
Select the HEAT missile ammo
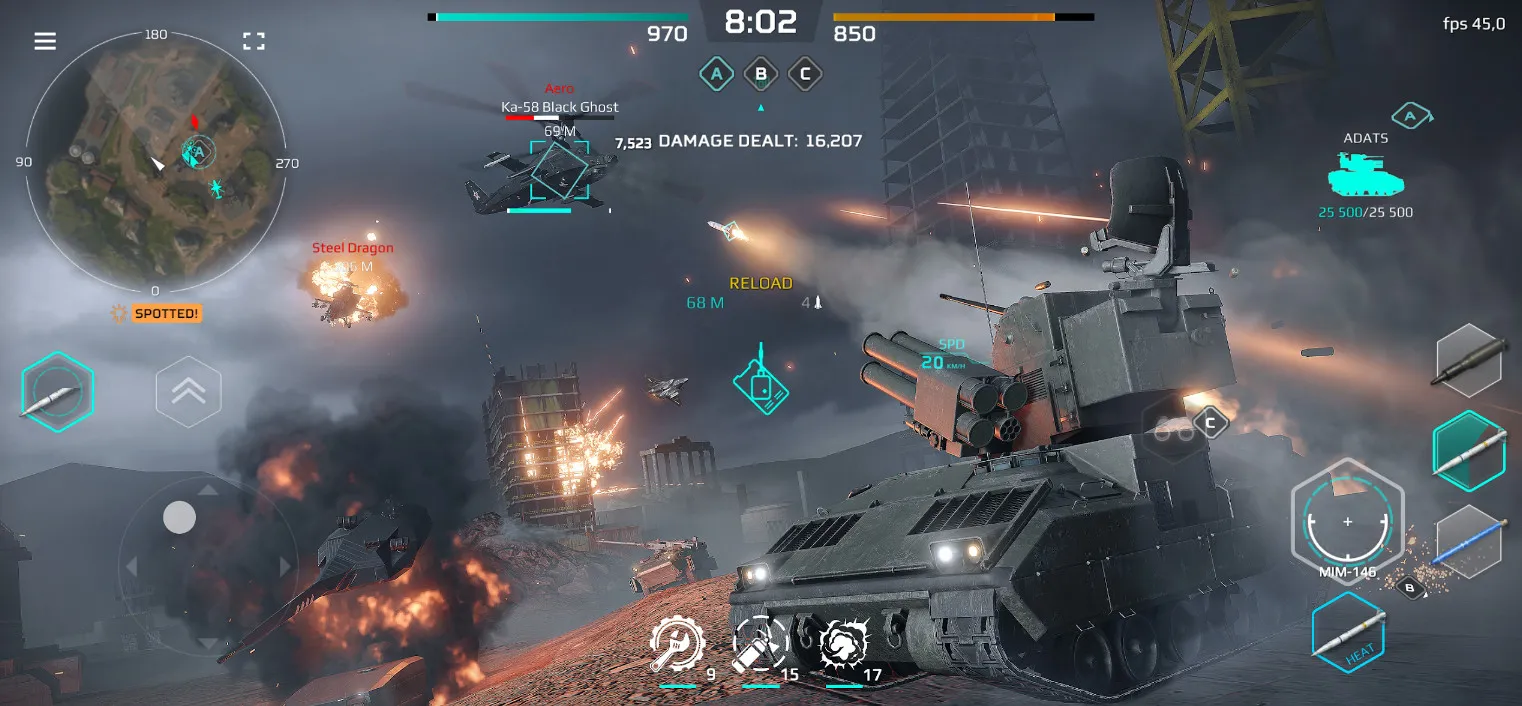click(x=1348, y=631)
